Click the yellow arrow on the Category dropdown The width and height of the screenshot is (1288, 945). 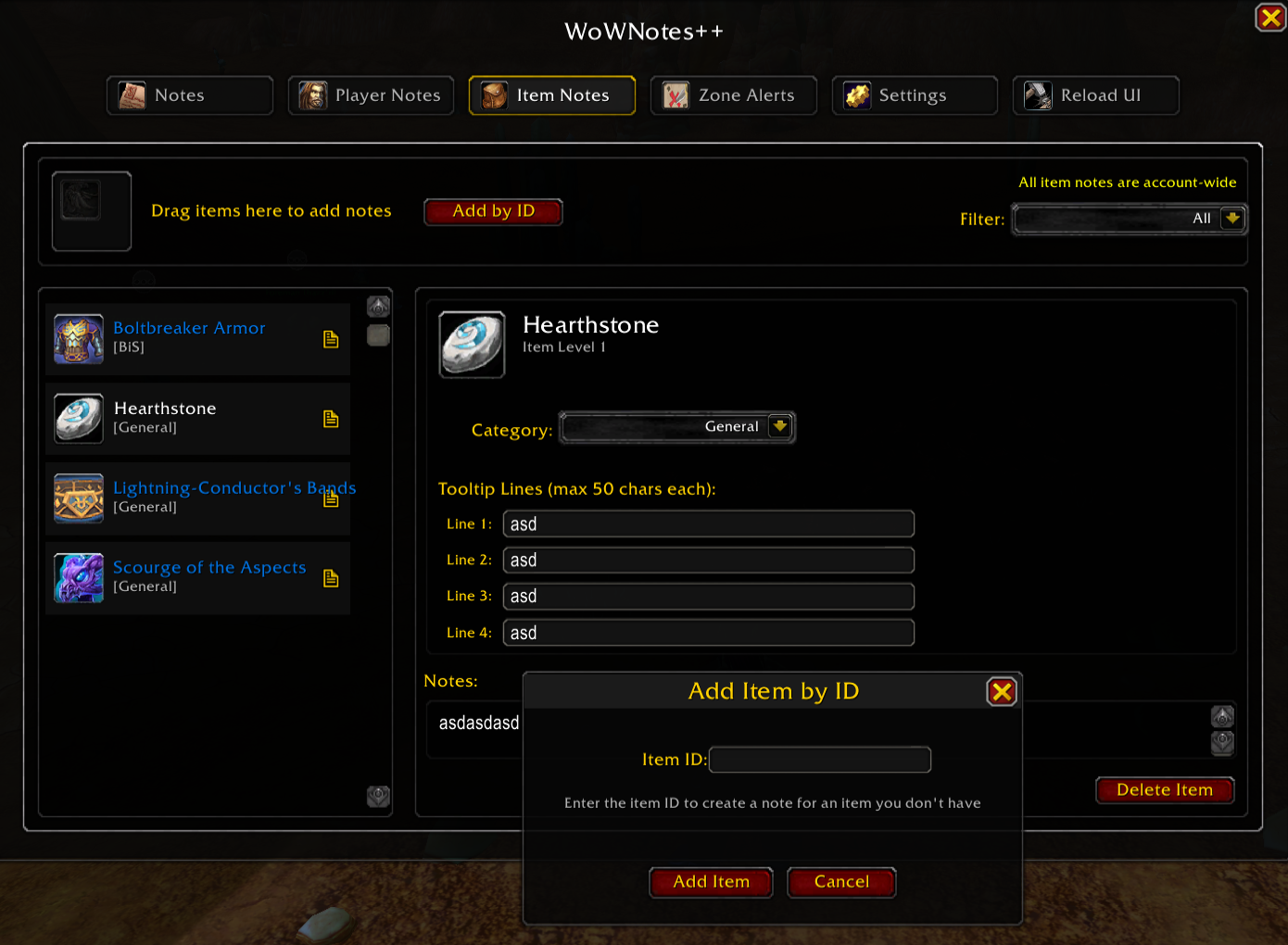point(780,427)
